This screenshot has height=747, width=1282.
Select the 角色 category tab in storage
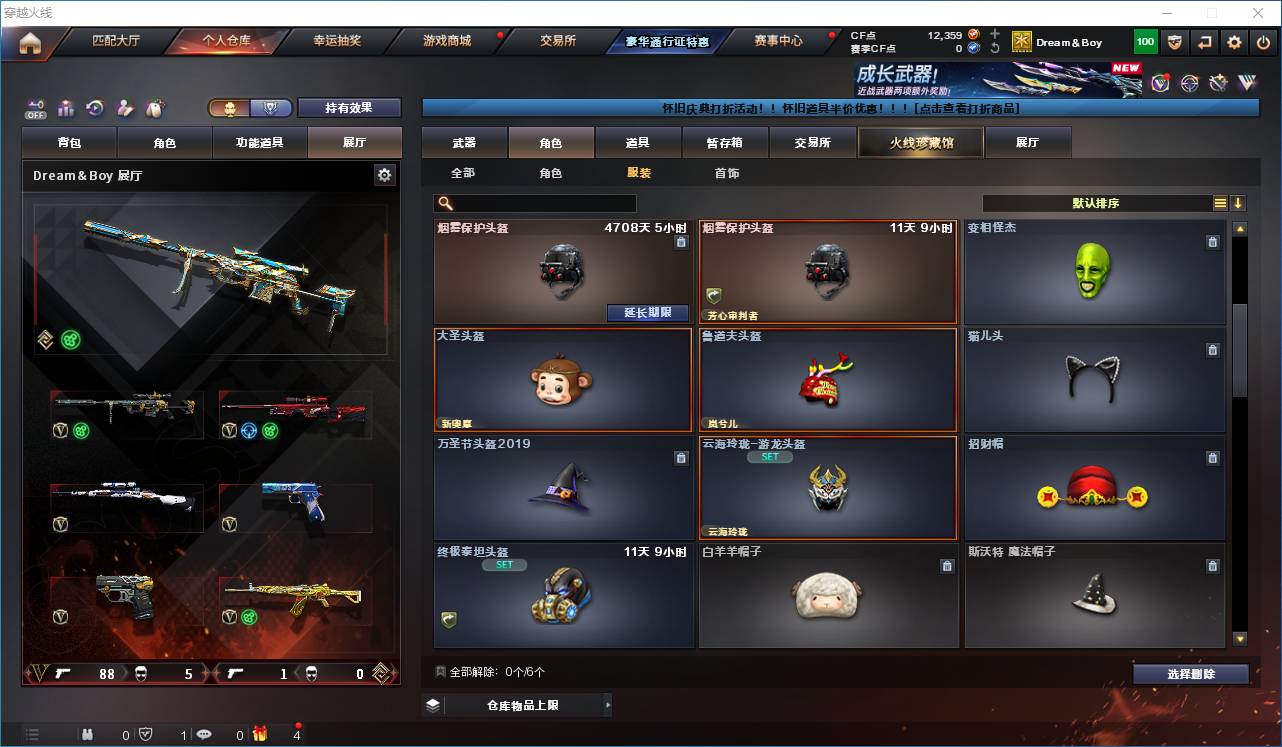[x=551, y=142]
